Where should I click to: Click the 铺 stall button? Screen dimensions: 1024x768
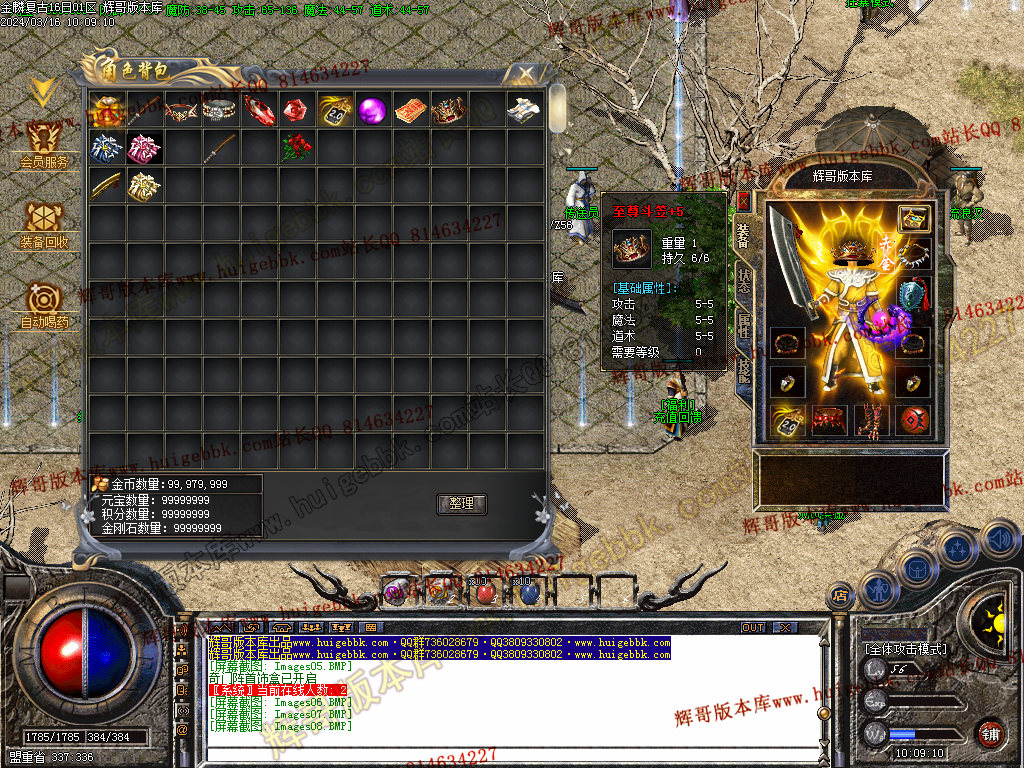[x=990, y=733]
